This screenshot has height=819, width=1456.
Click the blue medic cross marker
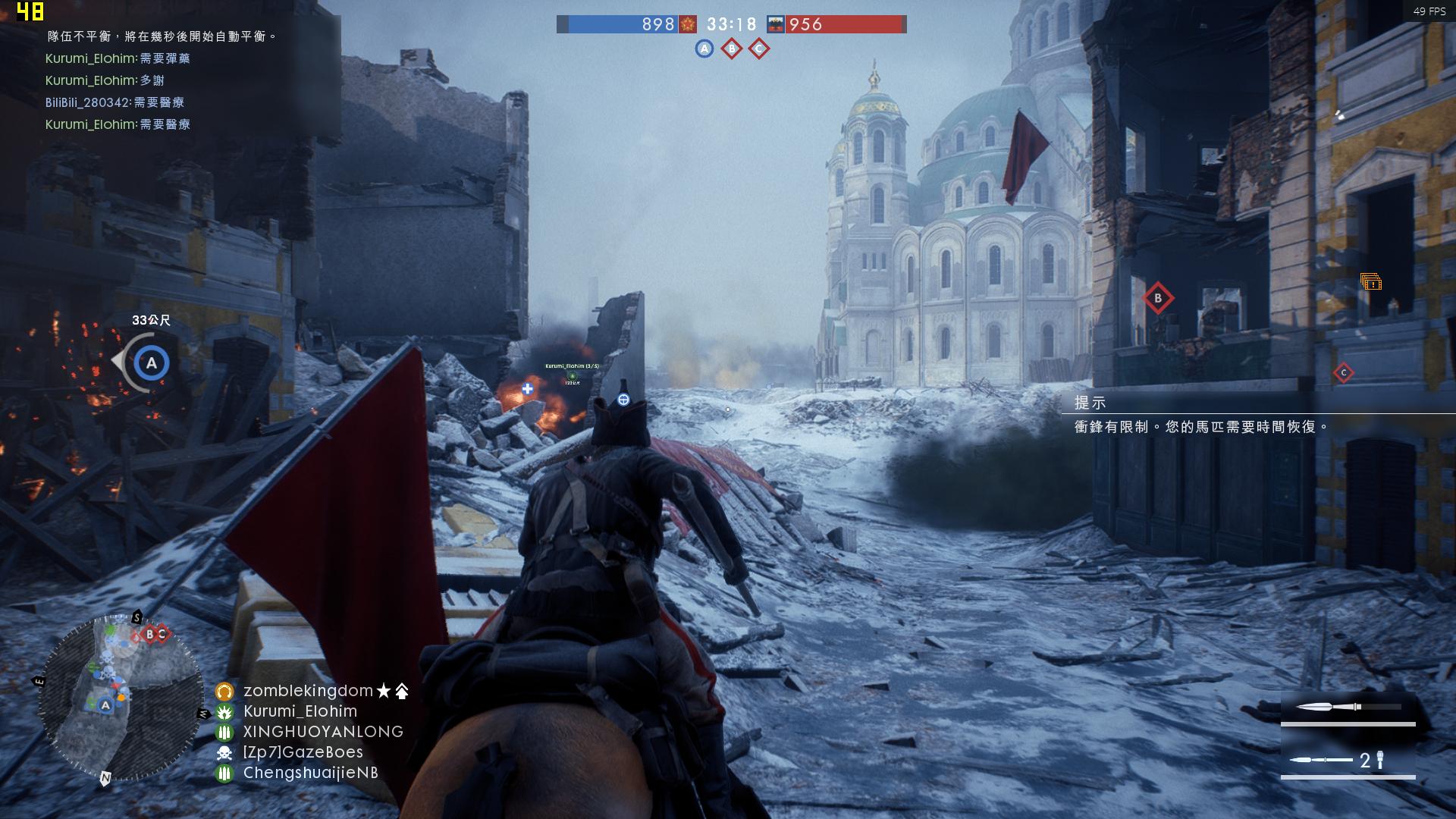(x=527, y=389)
